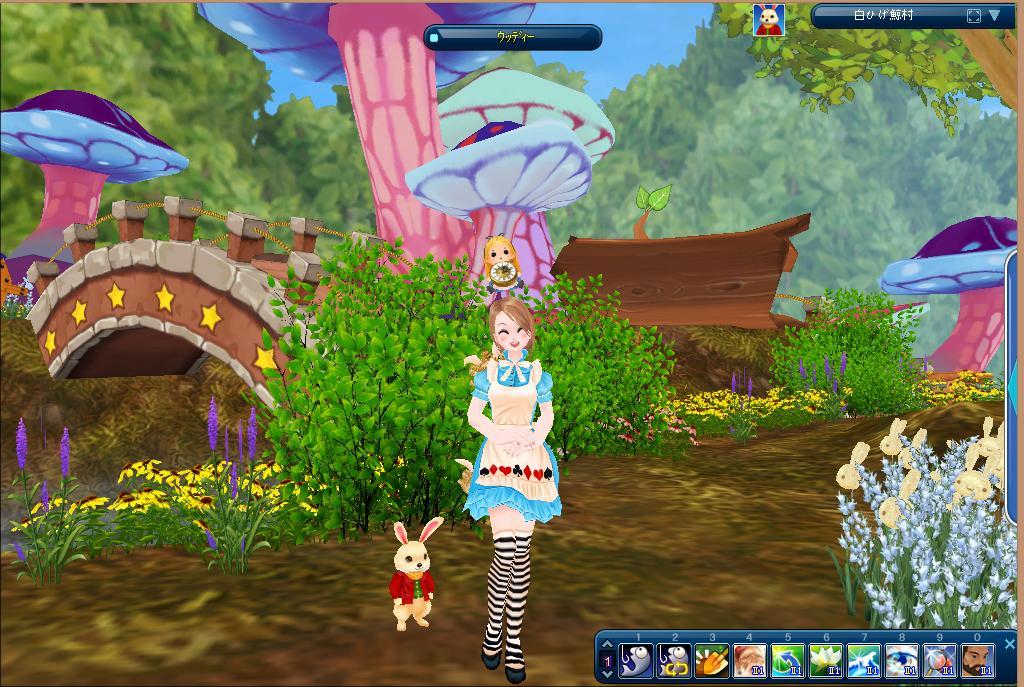Image resolution: width=1024 pixels, height=687 pixels.
Task: Open the rabbit pet portrait icon
Action: 769,20
